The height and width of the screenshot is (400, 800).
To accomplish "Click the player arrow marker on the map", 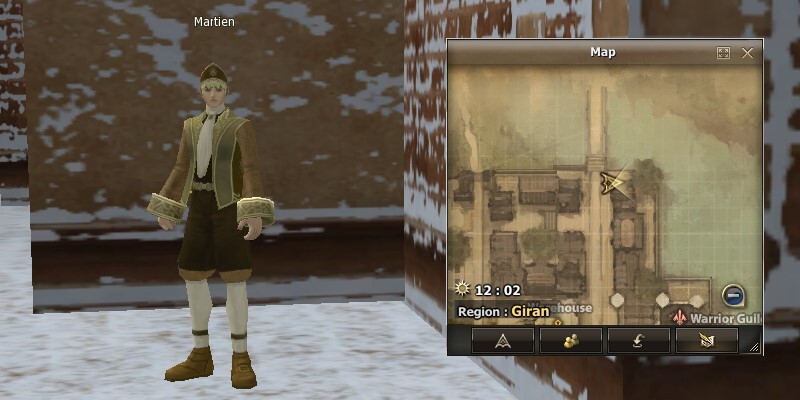I will pyautogui.click(x=612, y=181).
